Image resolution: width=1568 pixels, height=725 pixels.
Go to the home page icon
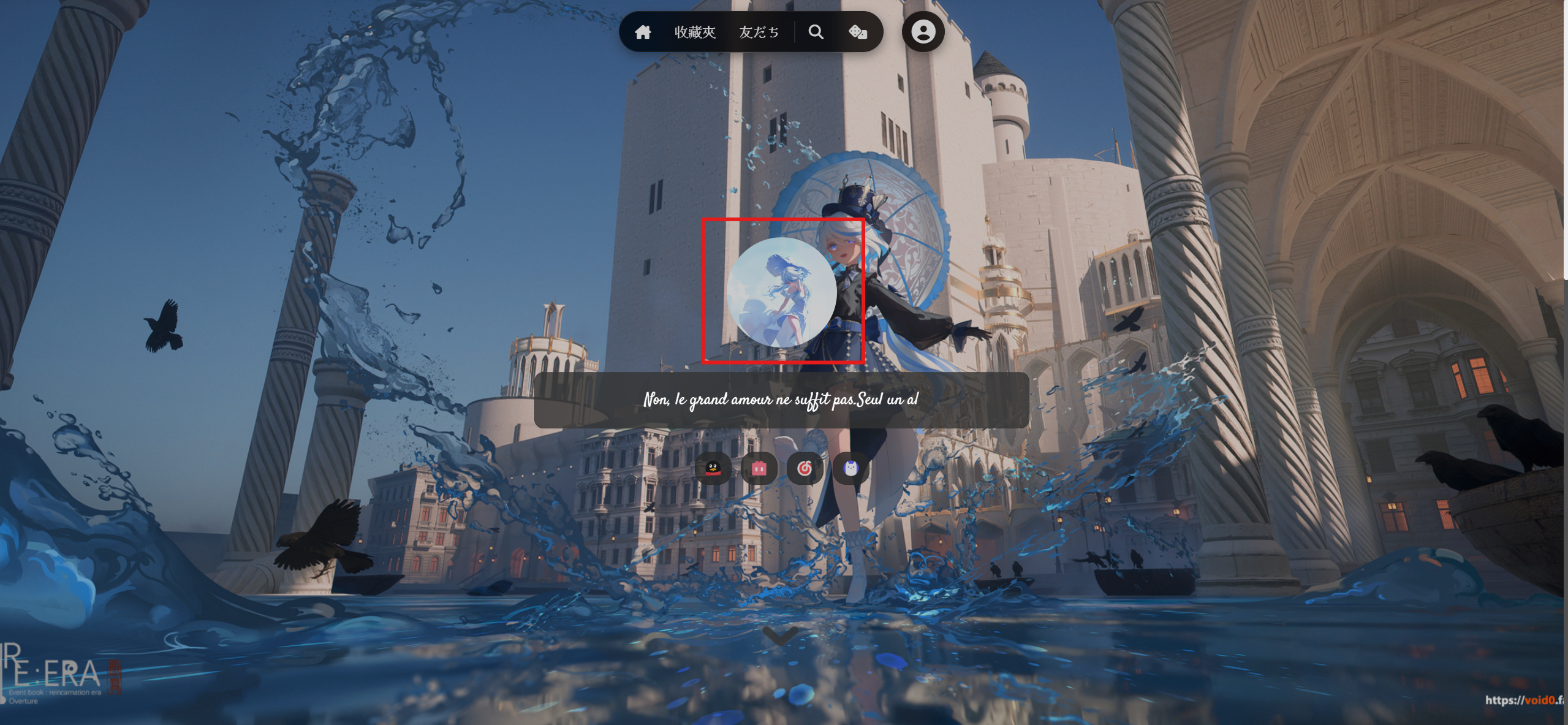643,32
